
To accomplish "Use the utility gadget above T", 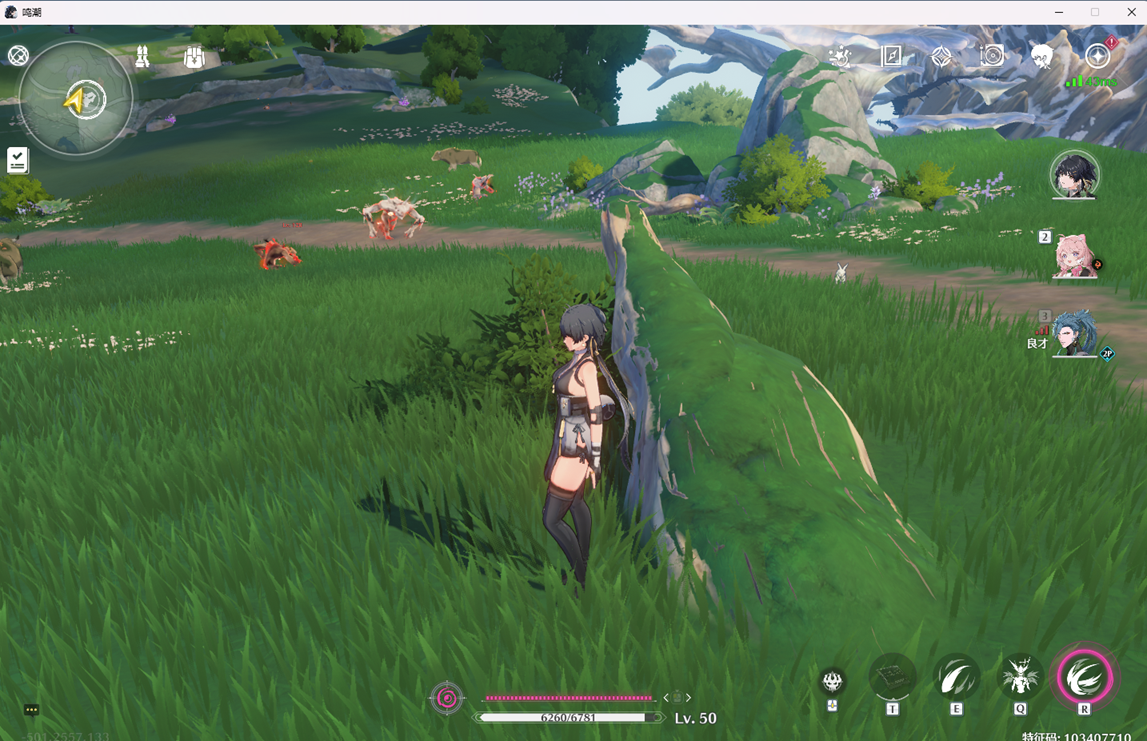I will pyautogui.click(x=892, y=677).
